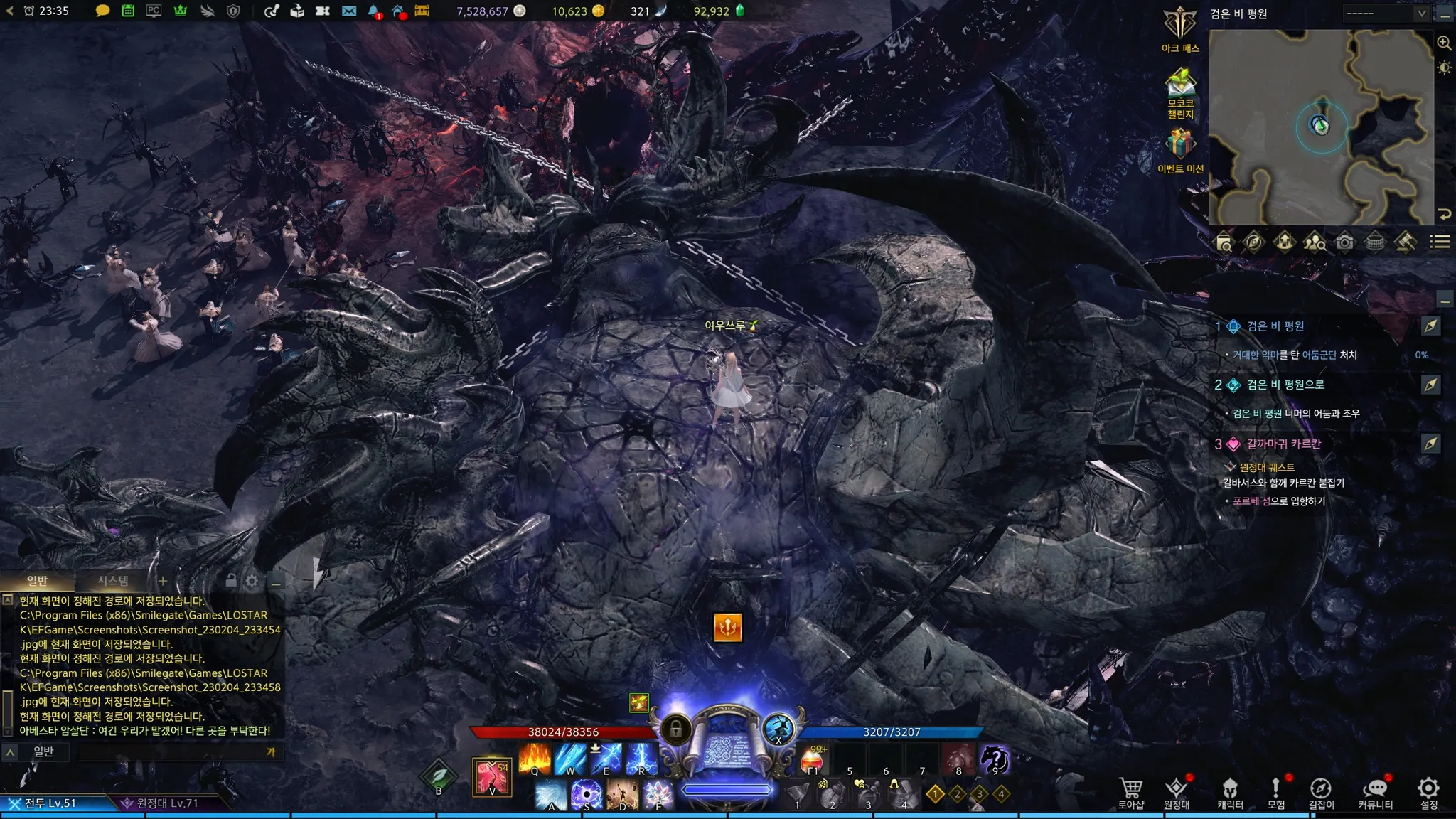Image resolution: width=1456 pixels, height=819 pixels.
Task: Open the channel dropdown above minimap
Action: coord(1386,14)
